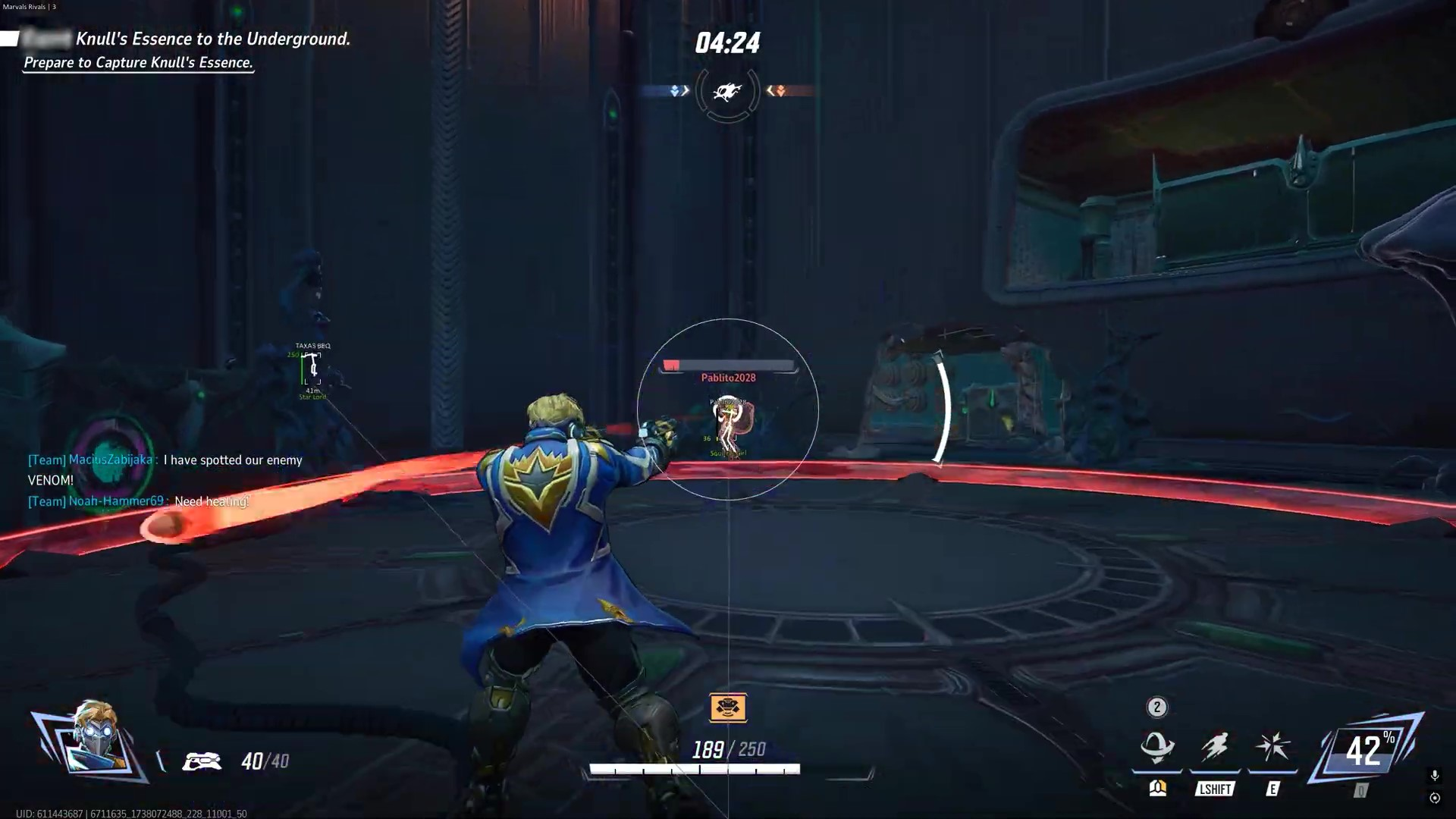Use the dash ability icon above LSHIFT
This screenshot has height=819, width=1456.
click(x=1215, y=747)
